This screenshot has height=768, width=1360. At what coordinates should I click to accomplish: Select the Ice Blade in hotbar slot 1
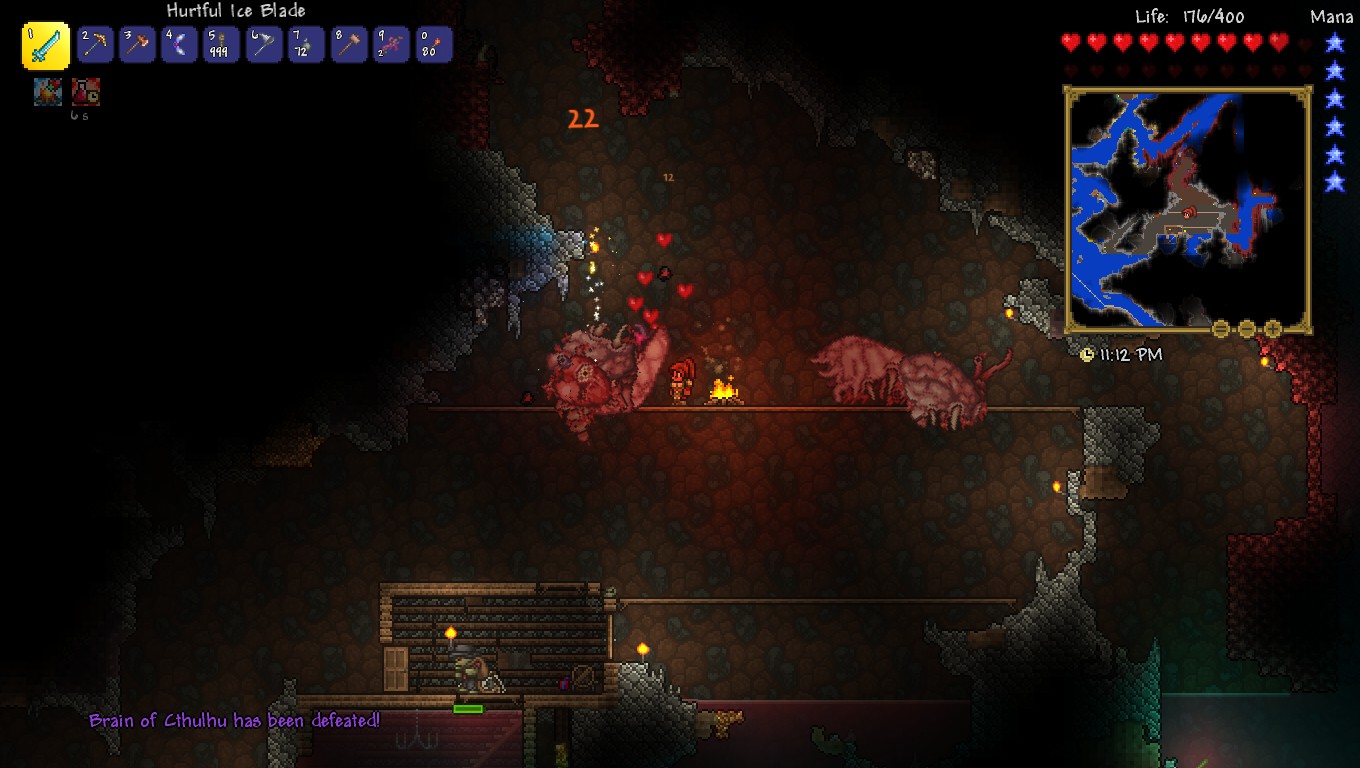(x=46, y=45)
